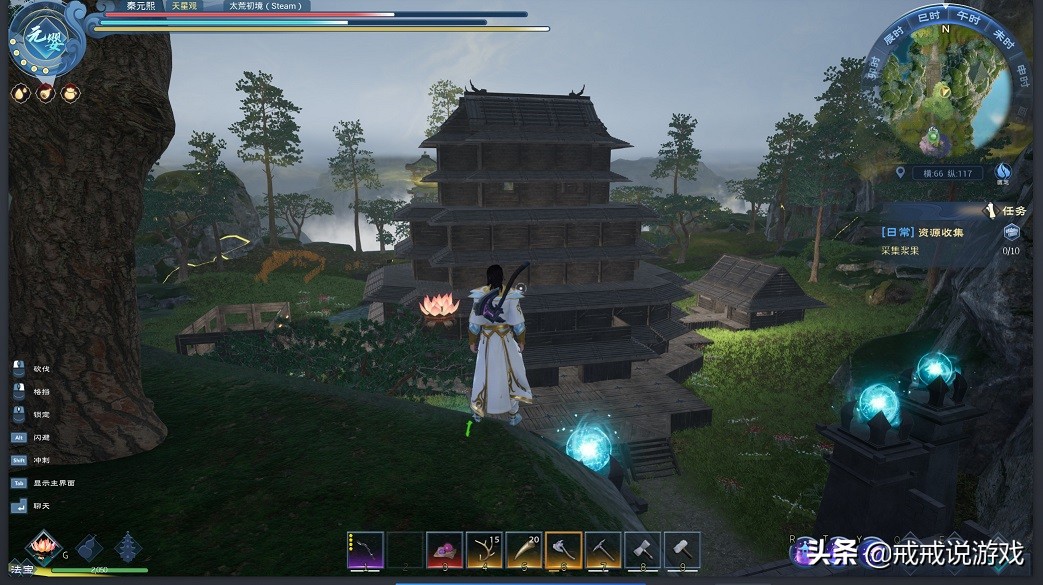The height and width of the screenshot is (585, 1043).
Task: Click the blue flame icon below minimap
Action: [1003, 171]
